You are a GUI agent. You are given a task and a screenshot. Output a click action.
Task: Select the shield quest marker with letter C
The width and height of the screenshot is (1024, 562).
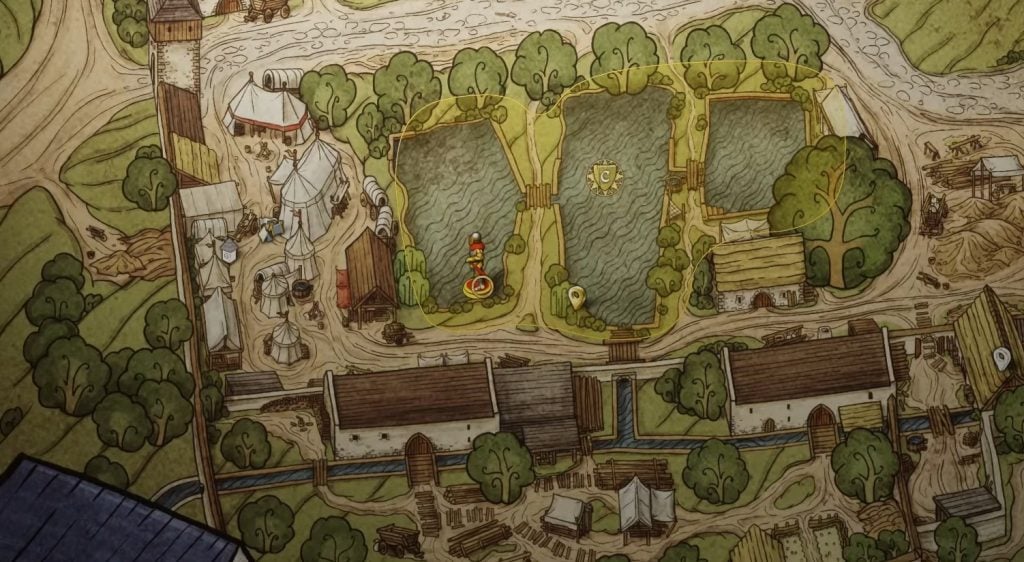click(x=605, y=178)
